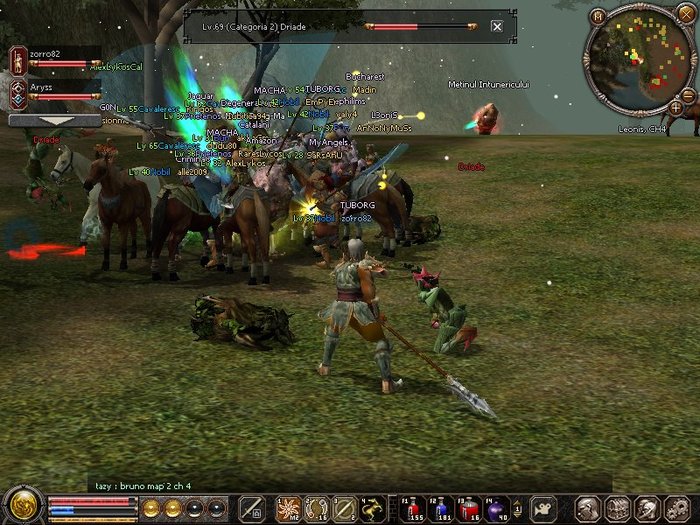The width and height of the screenshot is (700, 525).
Task: Open the large map with M button
Action: pos(598,16)
